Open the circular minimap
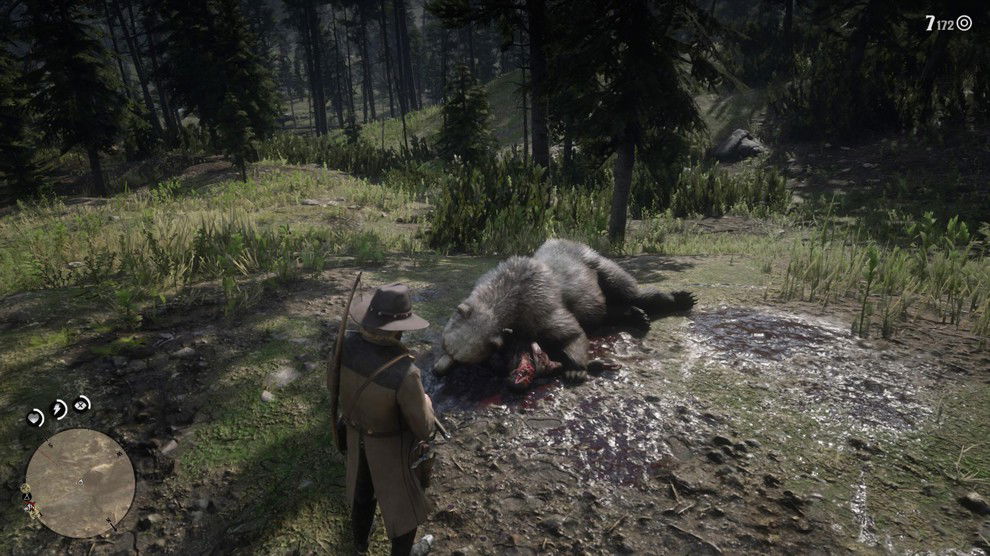Screen dimensions: 990x556 pyautogui.click(x=80, y=484)
